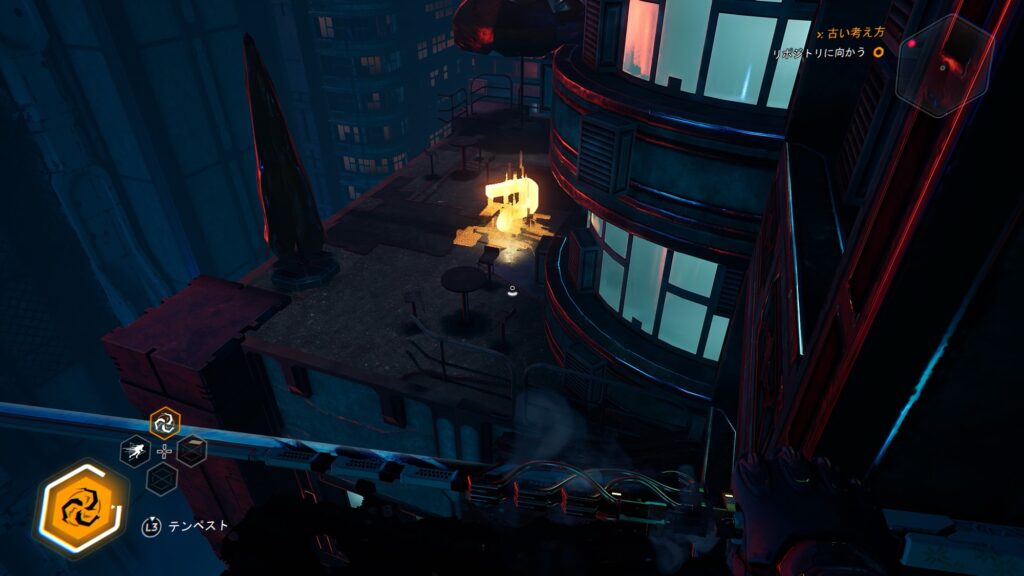Click the red enemy marker on the minimap

(911, 44)
